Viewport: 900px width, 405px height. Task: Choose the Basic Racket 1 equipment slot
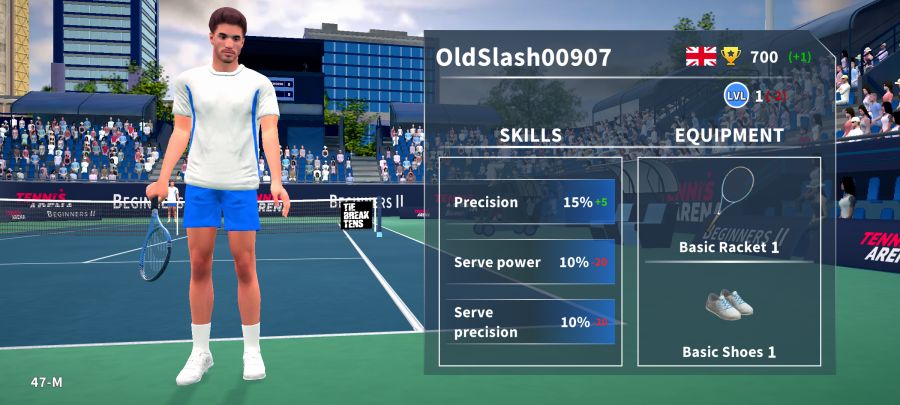729,211
